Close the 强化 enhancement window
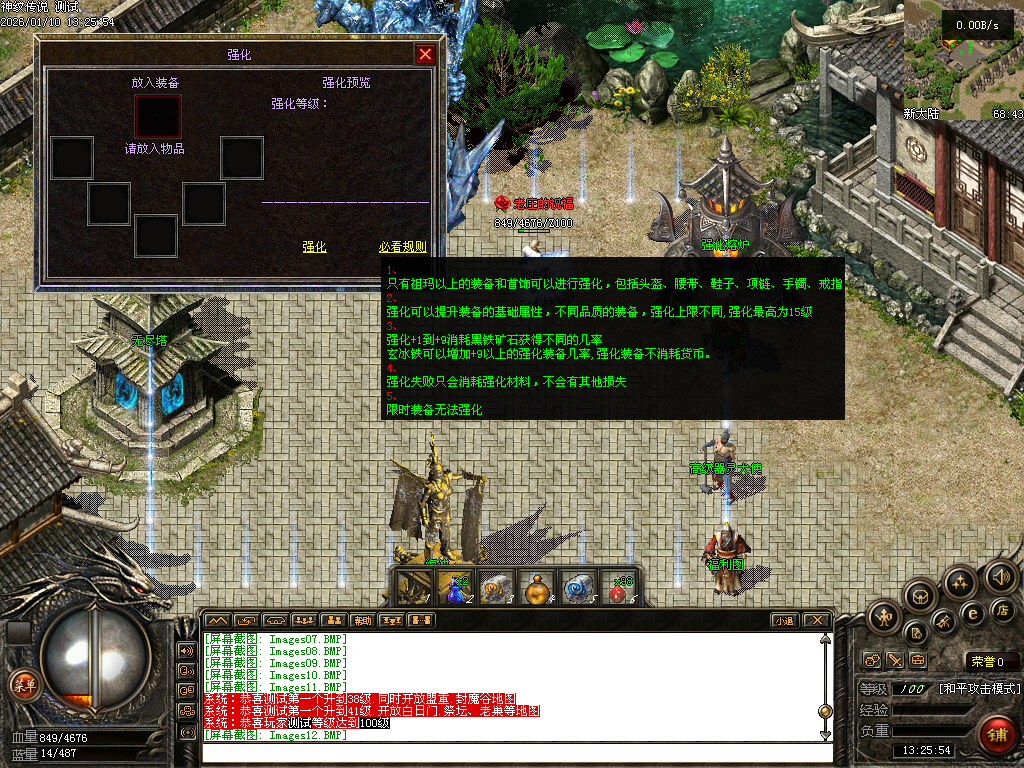 pos(425,55)
